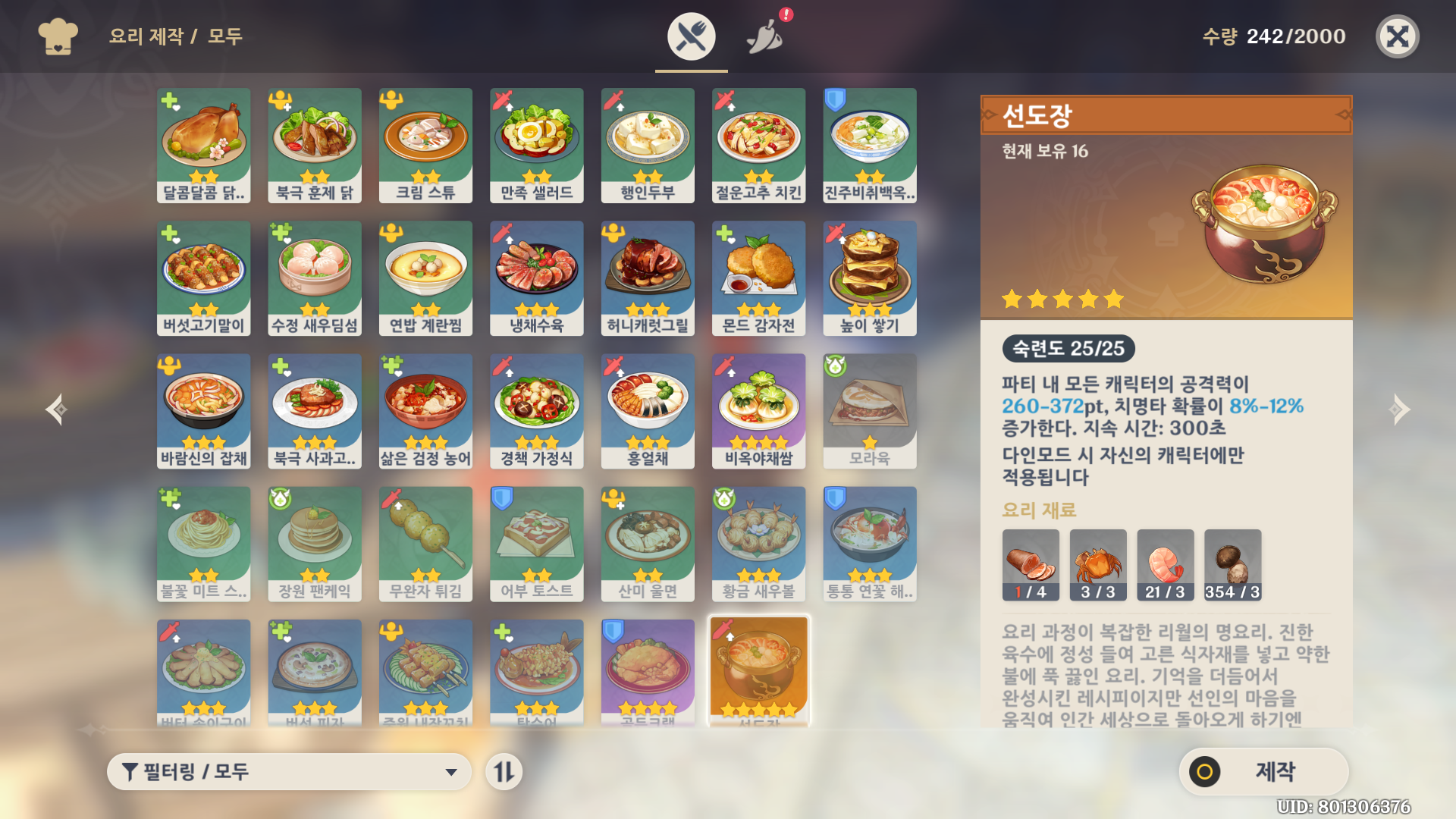1456x819 pixels.
Task: Select the greyed-out 모라육 recipe card
Action: (869, 410)
